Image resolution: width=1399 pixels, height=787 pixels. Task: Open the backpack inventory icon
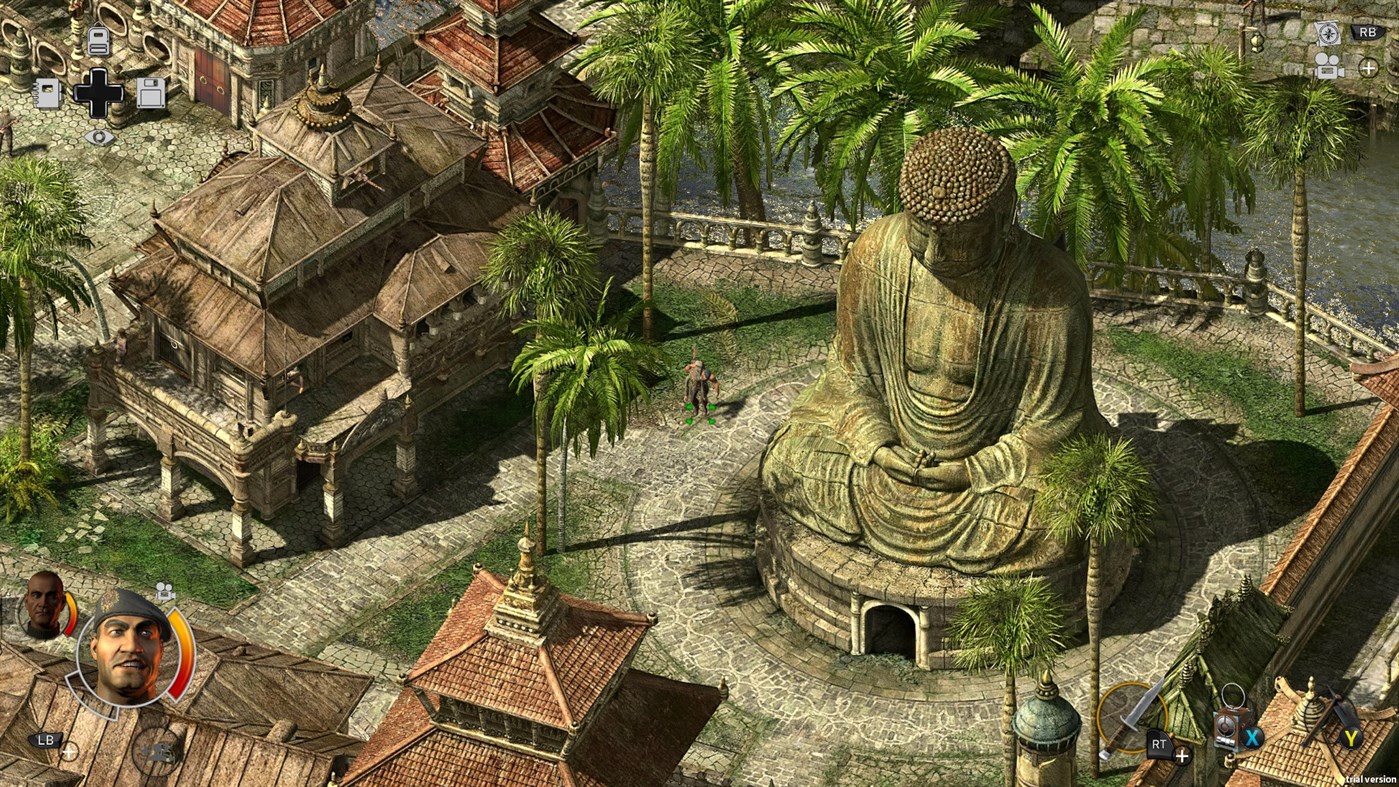pyautogui.click(x=99, y=40)
